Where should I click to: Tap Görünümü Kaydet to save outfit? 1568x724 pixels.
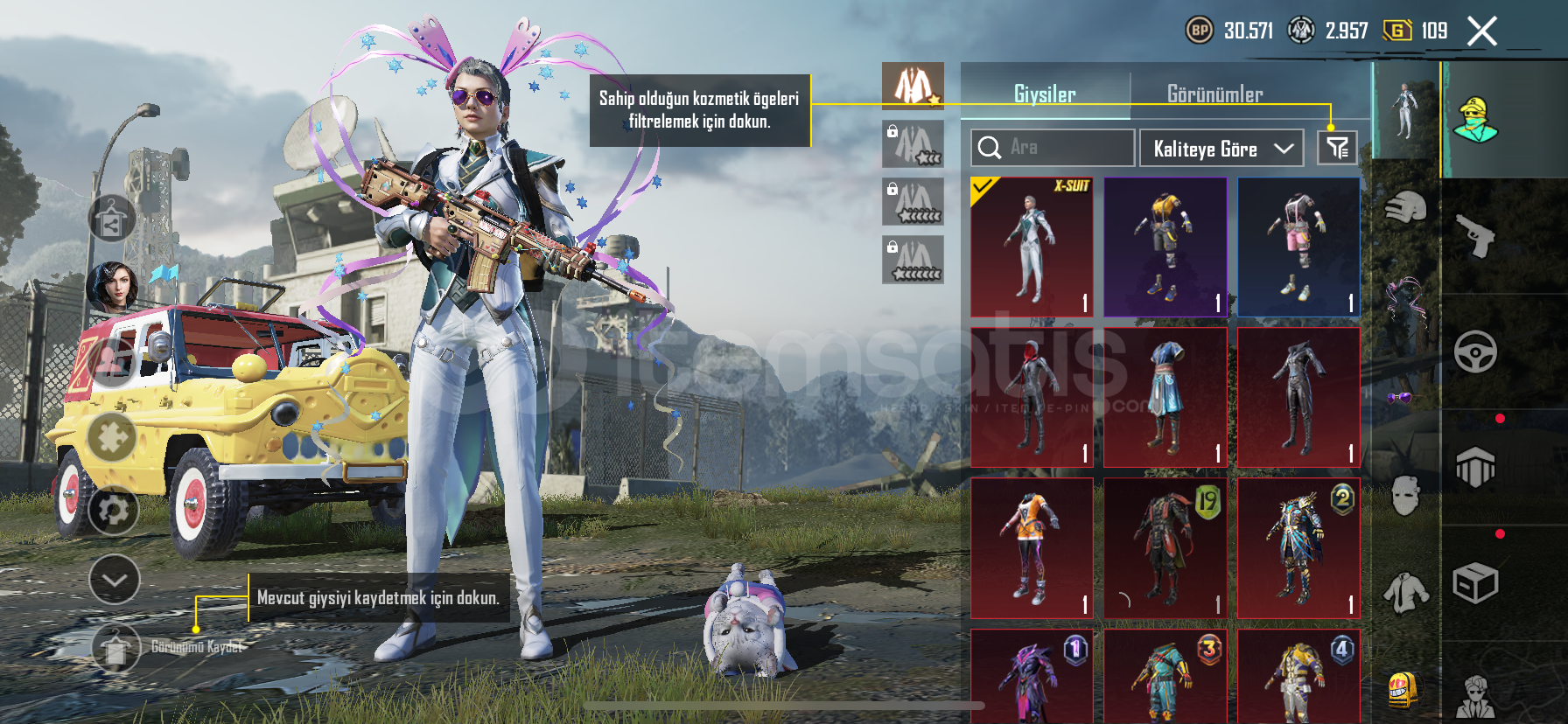(116, 648)
